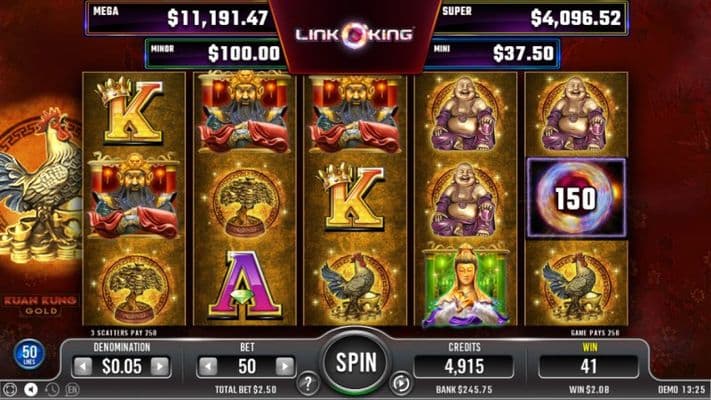Change language via the EN icon
Viewport: 711px width, 400px height.
tap(72, 388)
